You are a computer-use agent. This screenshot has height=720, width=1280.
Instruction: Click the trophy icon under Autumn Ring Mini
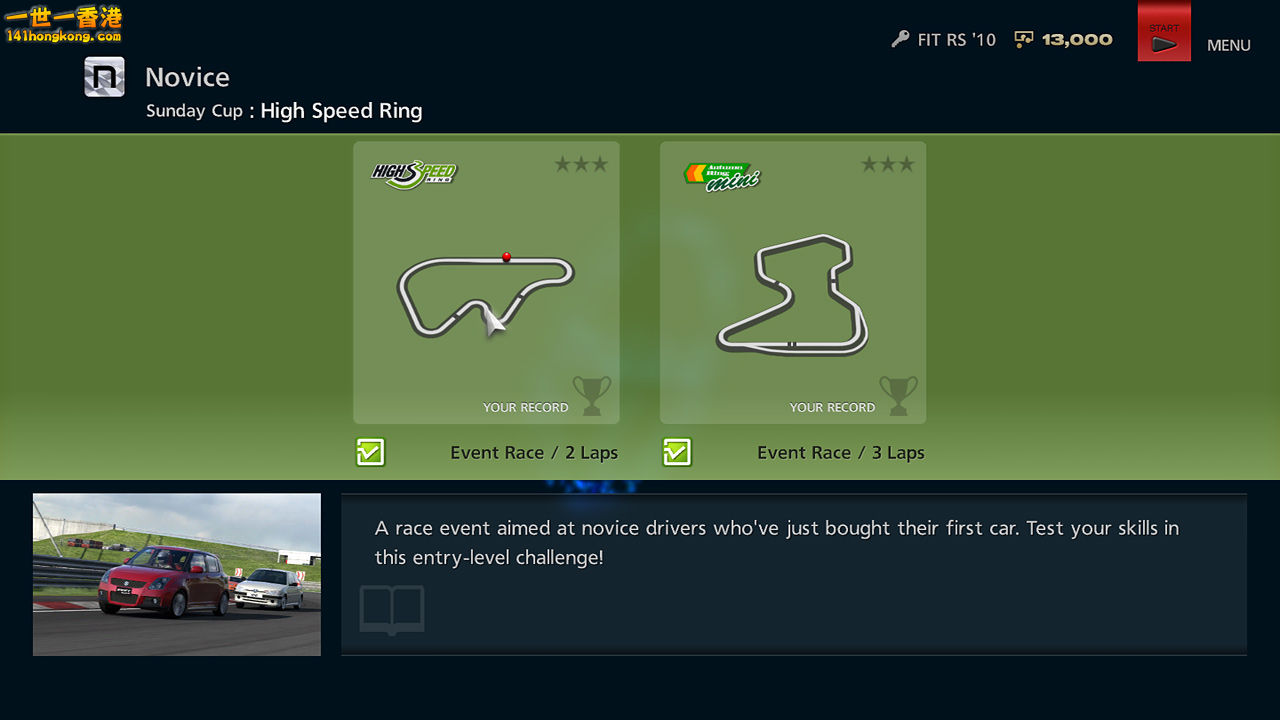coord(898,394)
